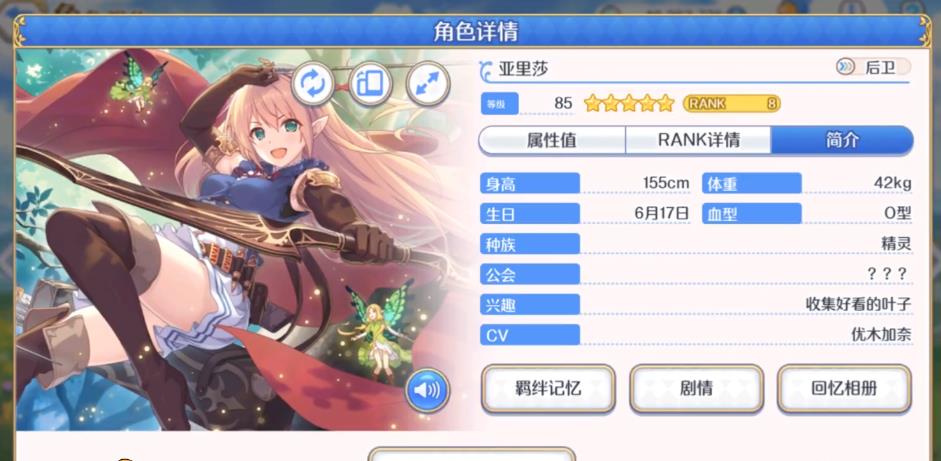Click the card flip icon
The height and width of the screenshot is (461, 941).
[370, 85]
